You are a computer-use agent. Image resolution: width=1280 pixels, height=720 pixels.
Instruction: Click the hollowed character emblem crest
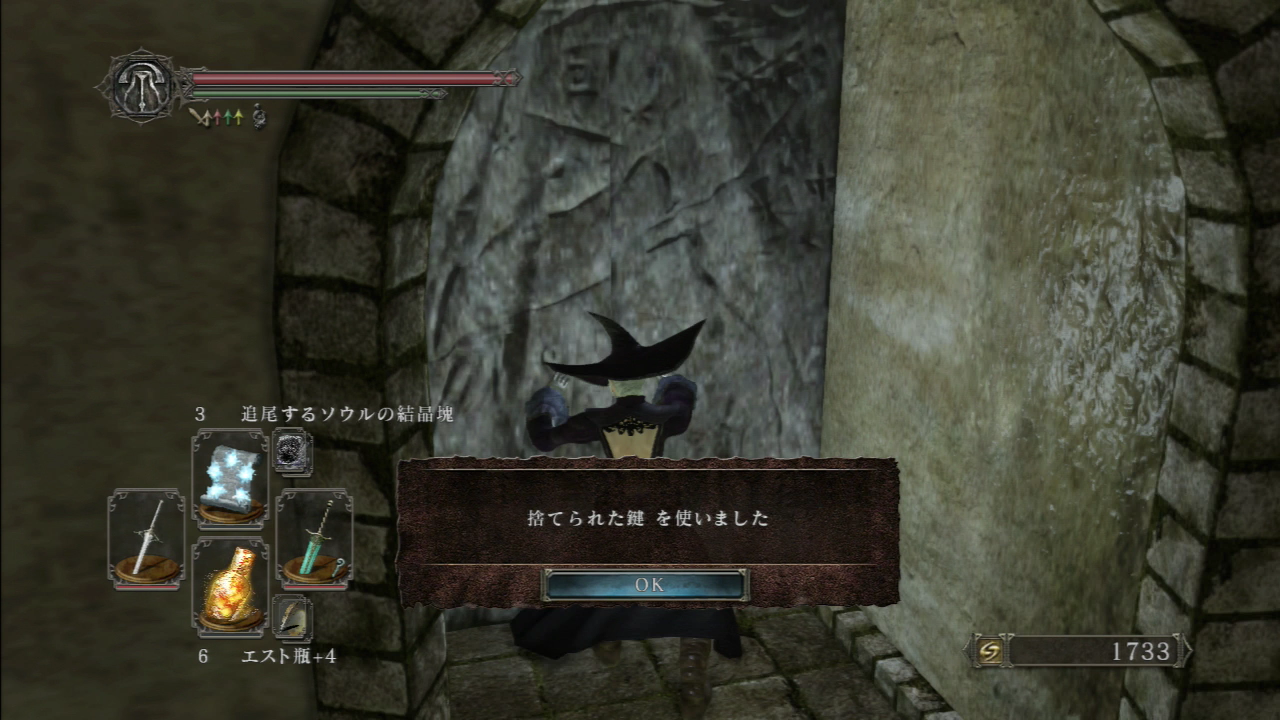[140, 84]
